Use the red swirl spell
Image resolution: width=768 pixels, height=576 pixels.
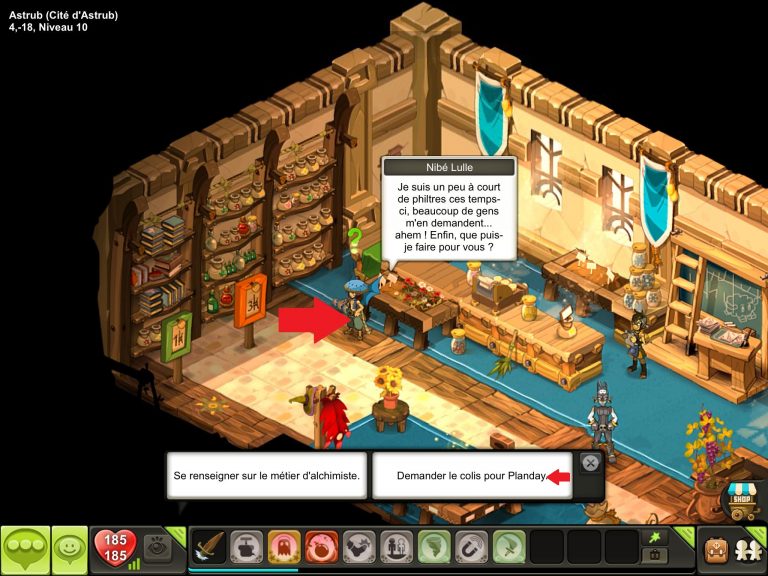321,547
